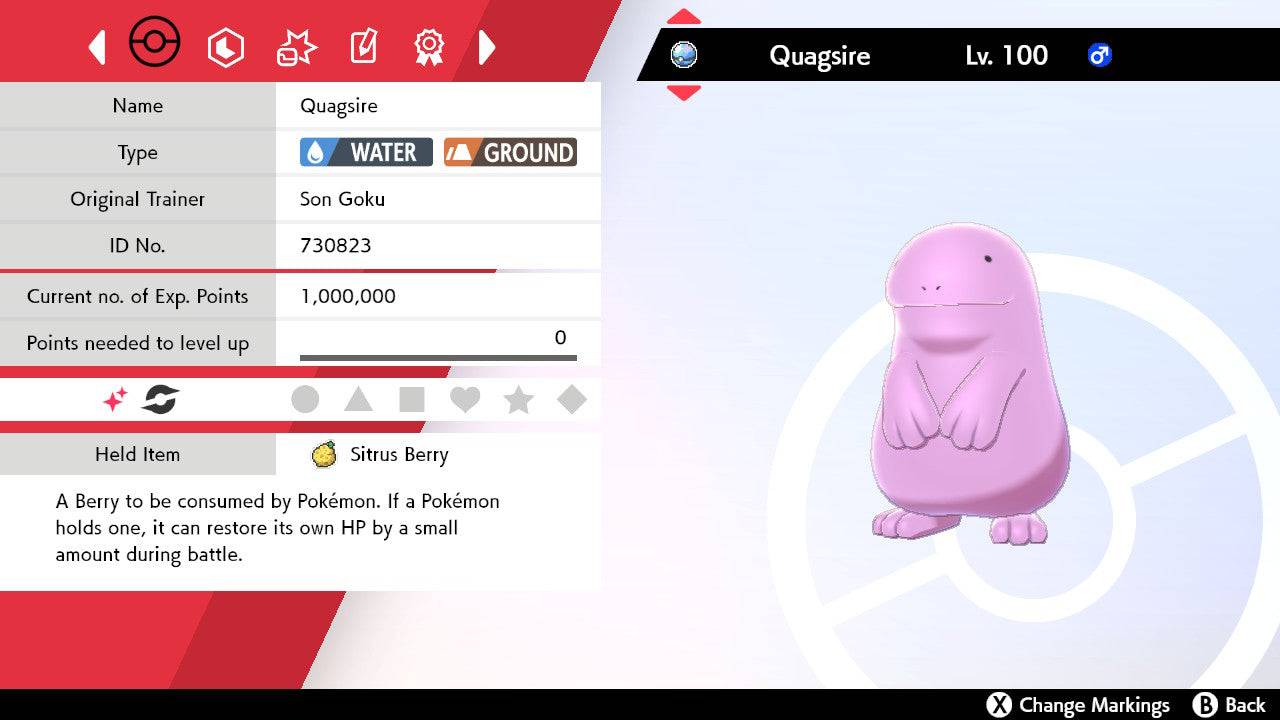This screenshot has width=1280, height=720.
Task: Select the Poké Ball summary tab
Action: [155, 45]
